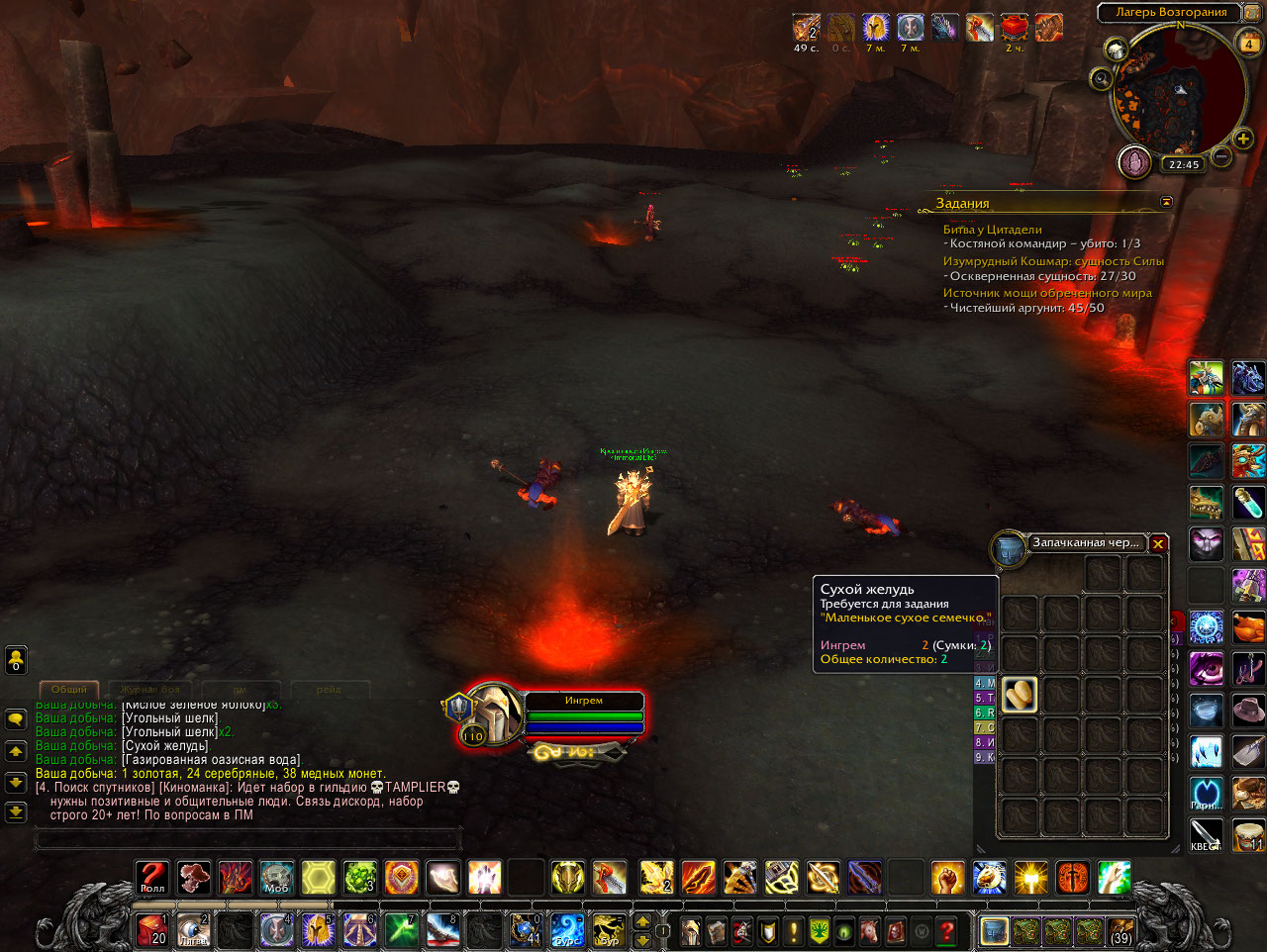This screenshot has width=1267, height=952.
Task: Open the pink garrison report button
Action: pyautogui.click(x=1134, y=161)
